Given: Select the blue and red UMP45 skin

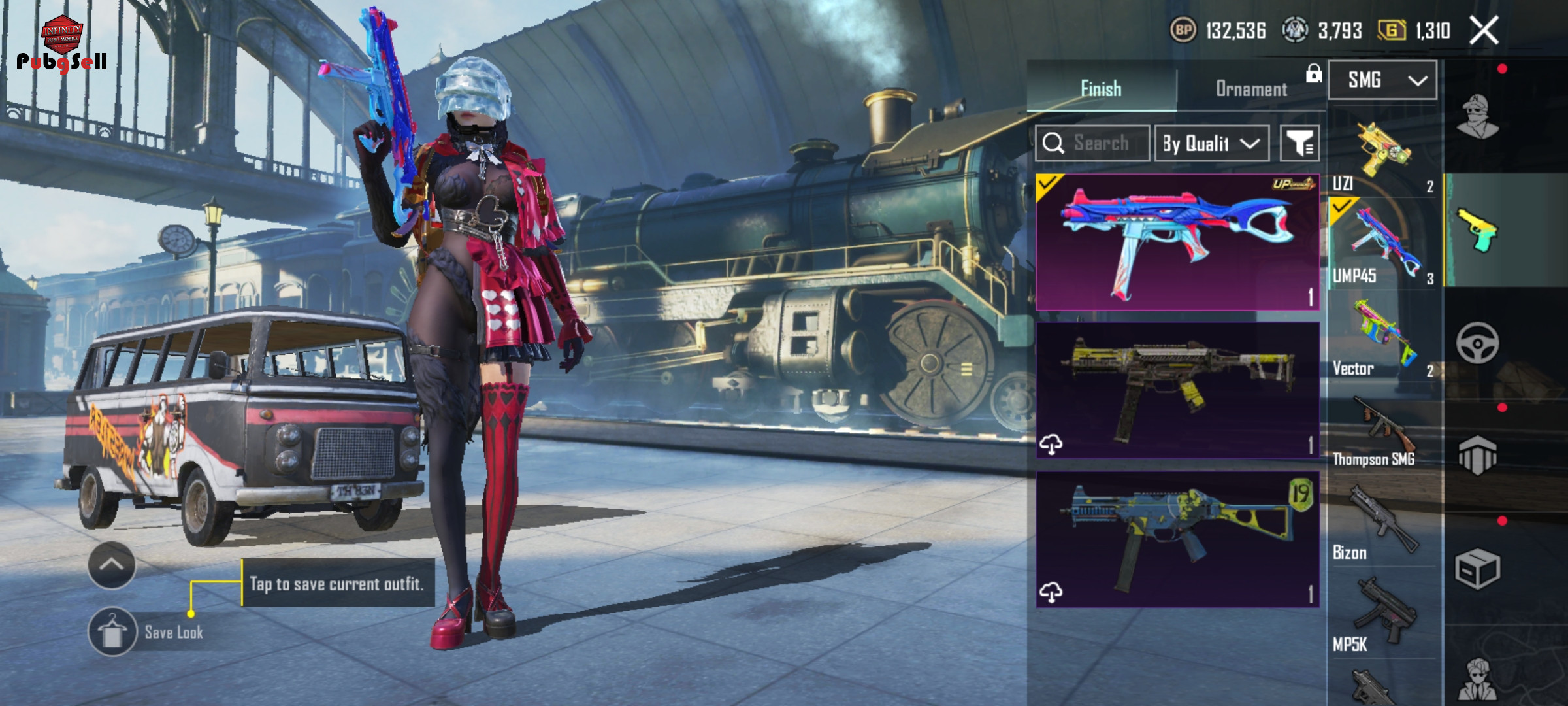Looking at the screenshot, I should pyautogui.click(x=1177, y=242).
